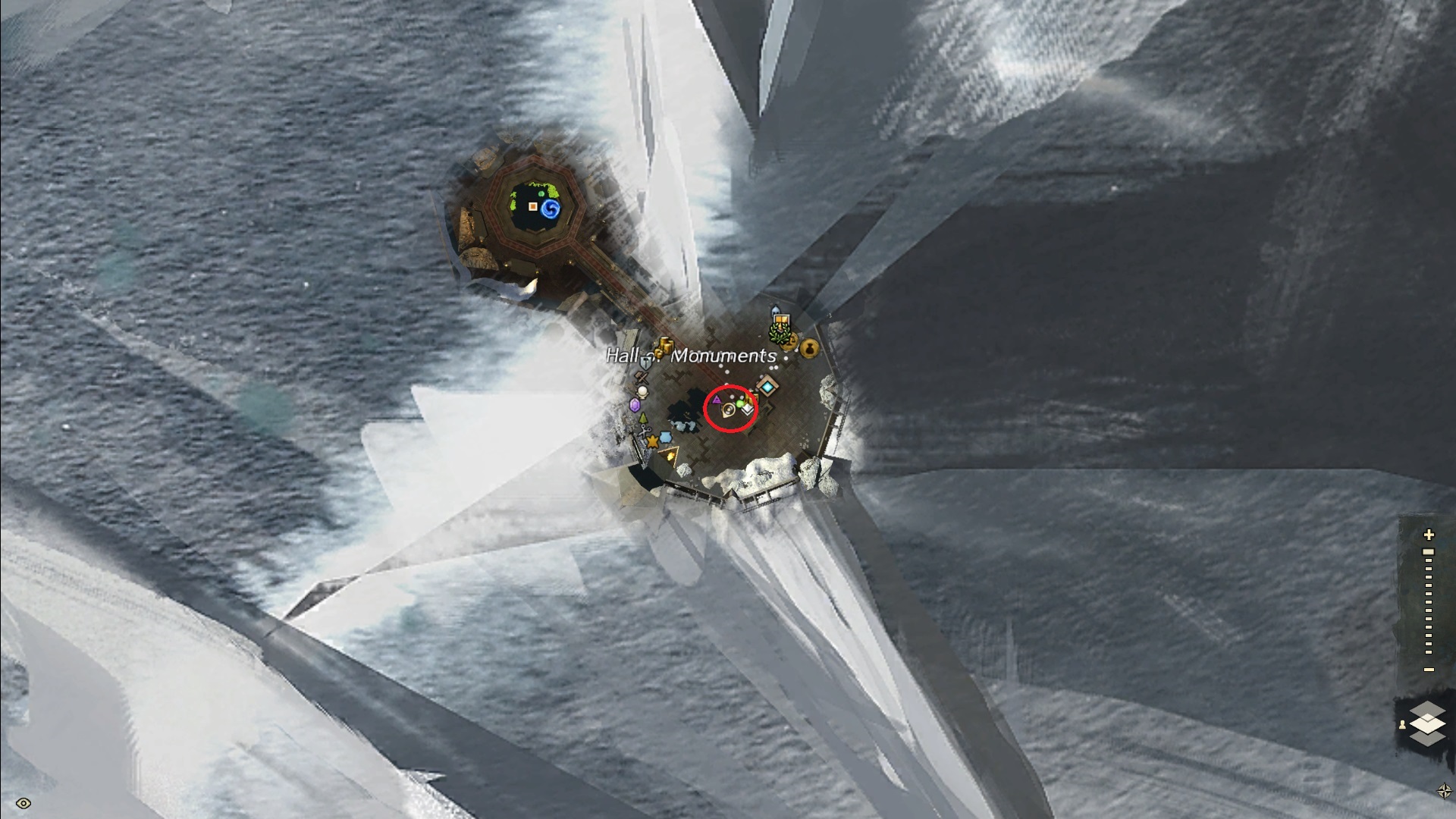Click the money bag merchant marker
The width and height of the screenshot is (1456, 819).
click(809, 349)
